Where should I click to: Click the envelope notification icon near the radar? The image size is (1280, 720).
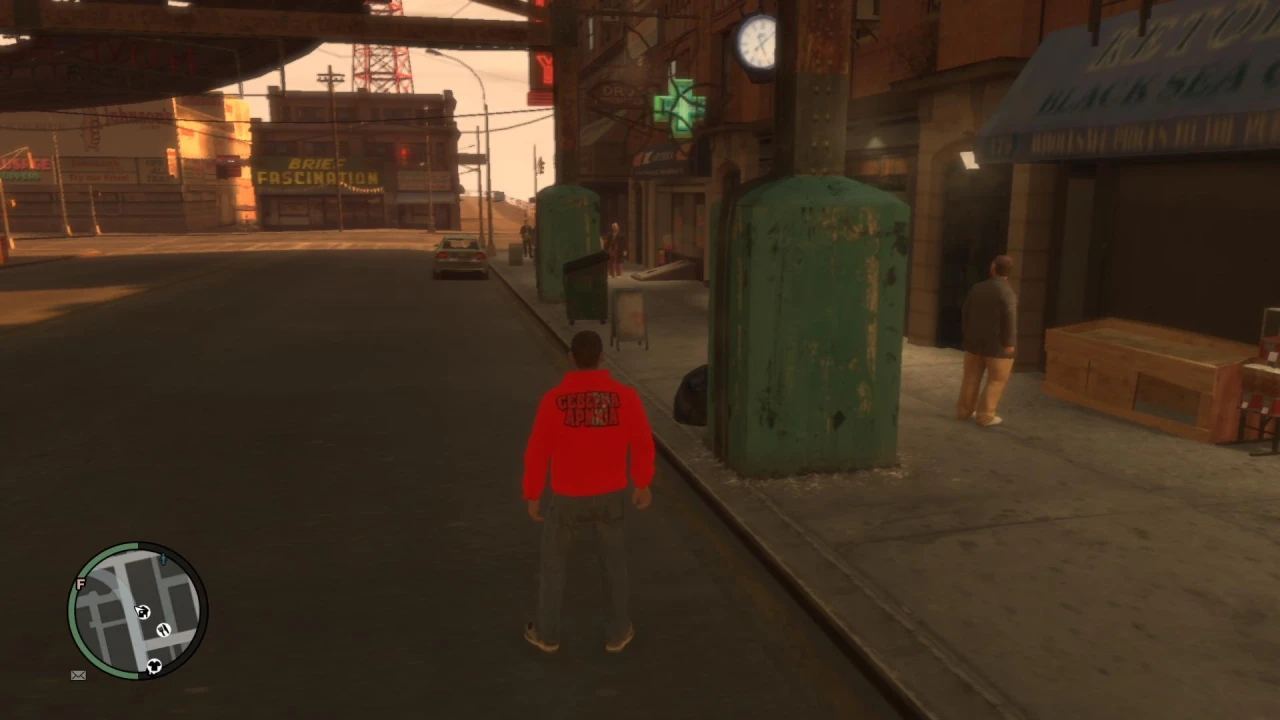pos(78,675)
